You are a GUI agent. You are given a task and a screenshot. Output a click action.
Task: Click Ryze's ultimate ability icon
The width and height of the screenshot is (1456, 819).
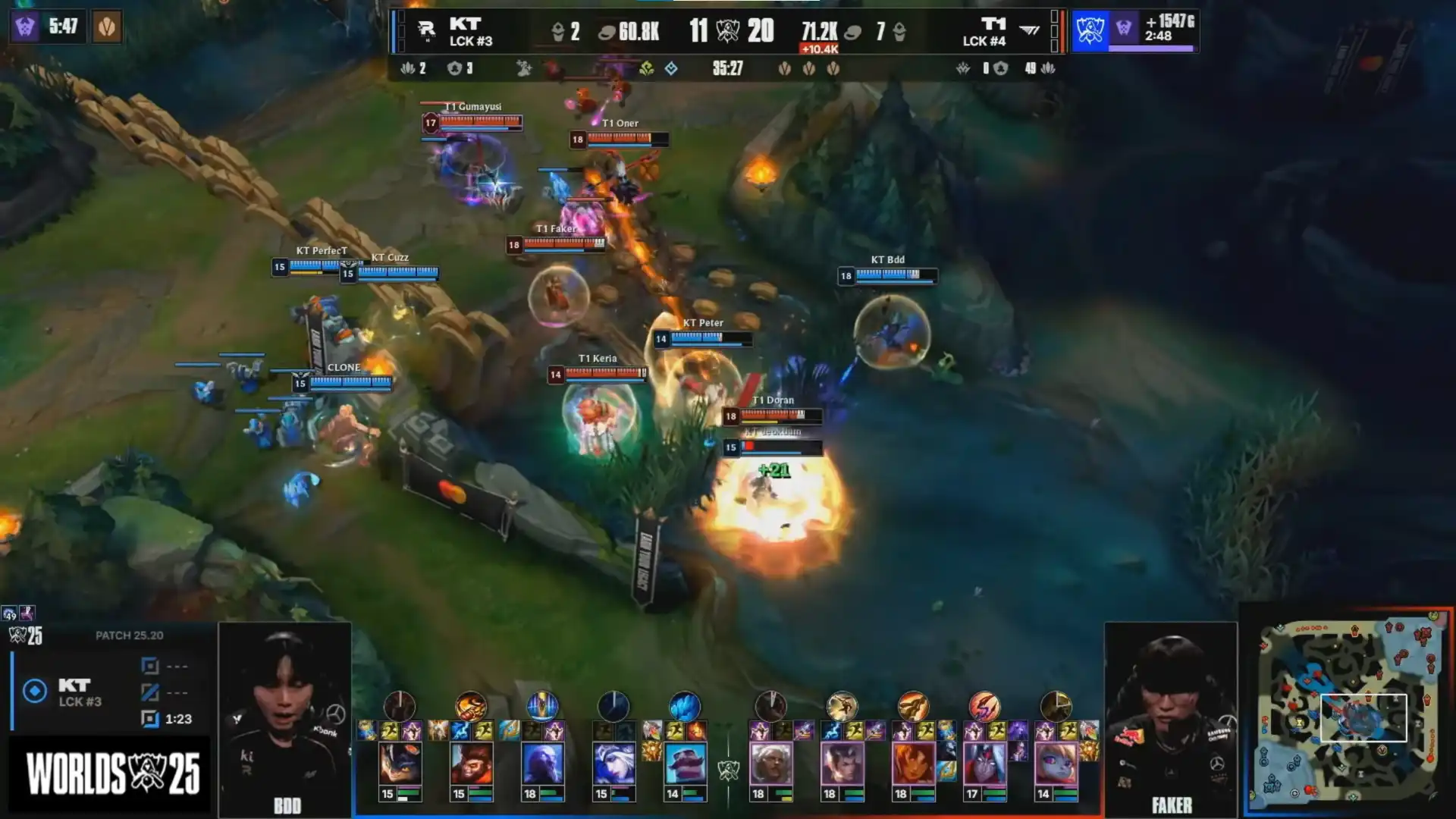coord(542,706)
